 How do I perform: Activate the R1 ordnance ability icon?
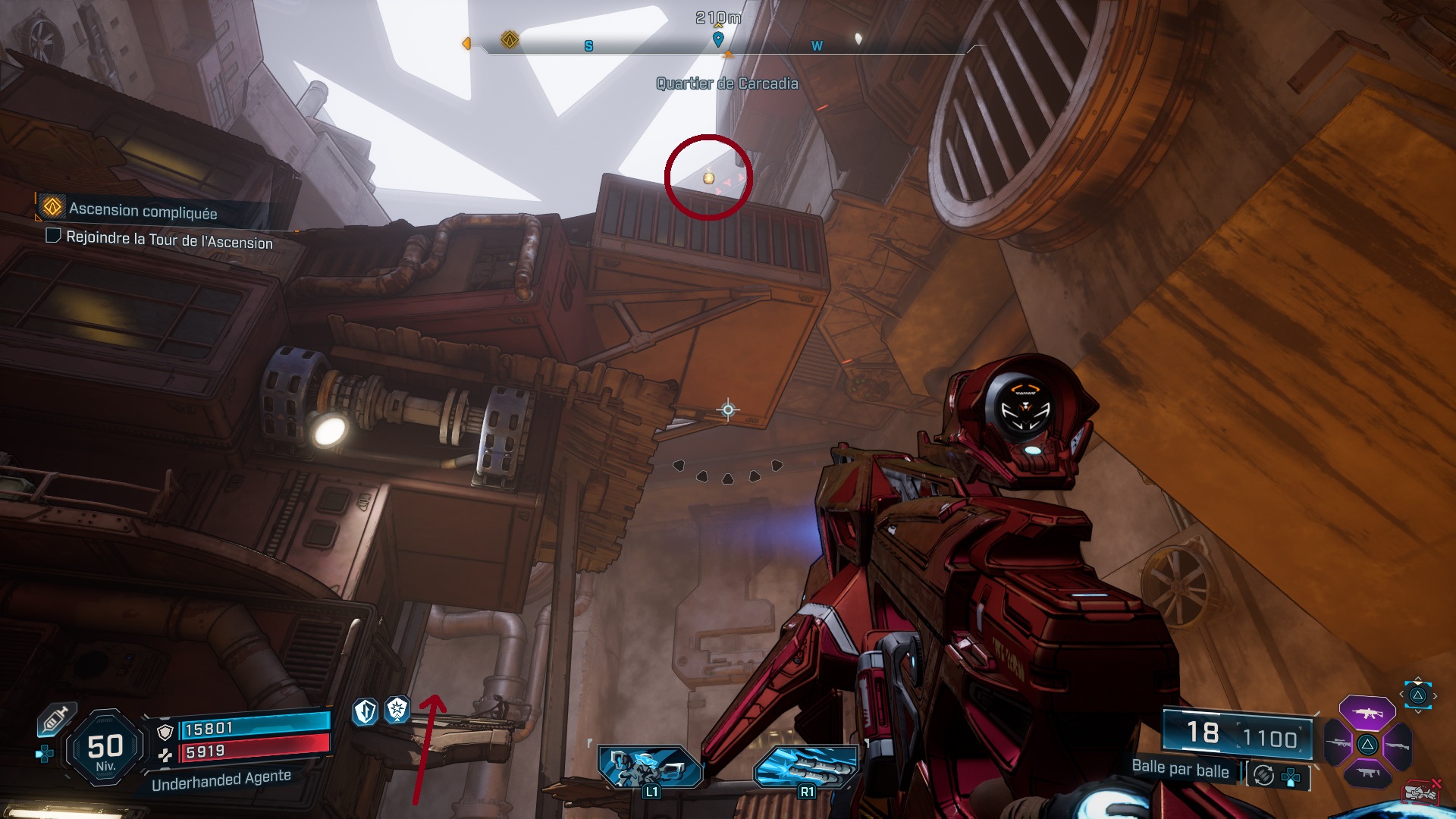click(x=805, y=768)
